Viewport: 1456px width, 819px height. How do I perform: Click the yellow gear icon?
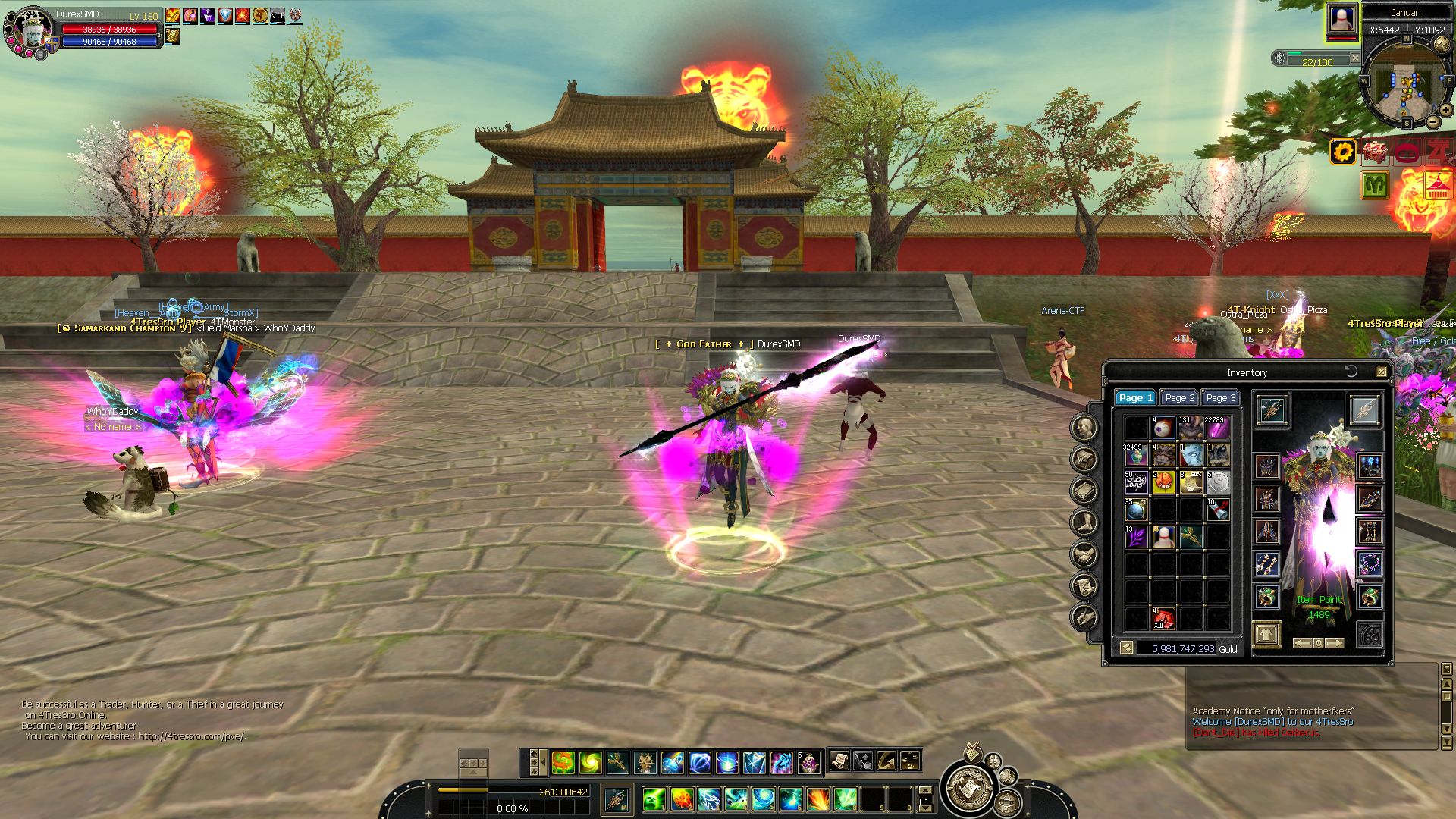(x=1343, y=152)
